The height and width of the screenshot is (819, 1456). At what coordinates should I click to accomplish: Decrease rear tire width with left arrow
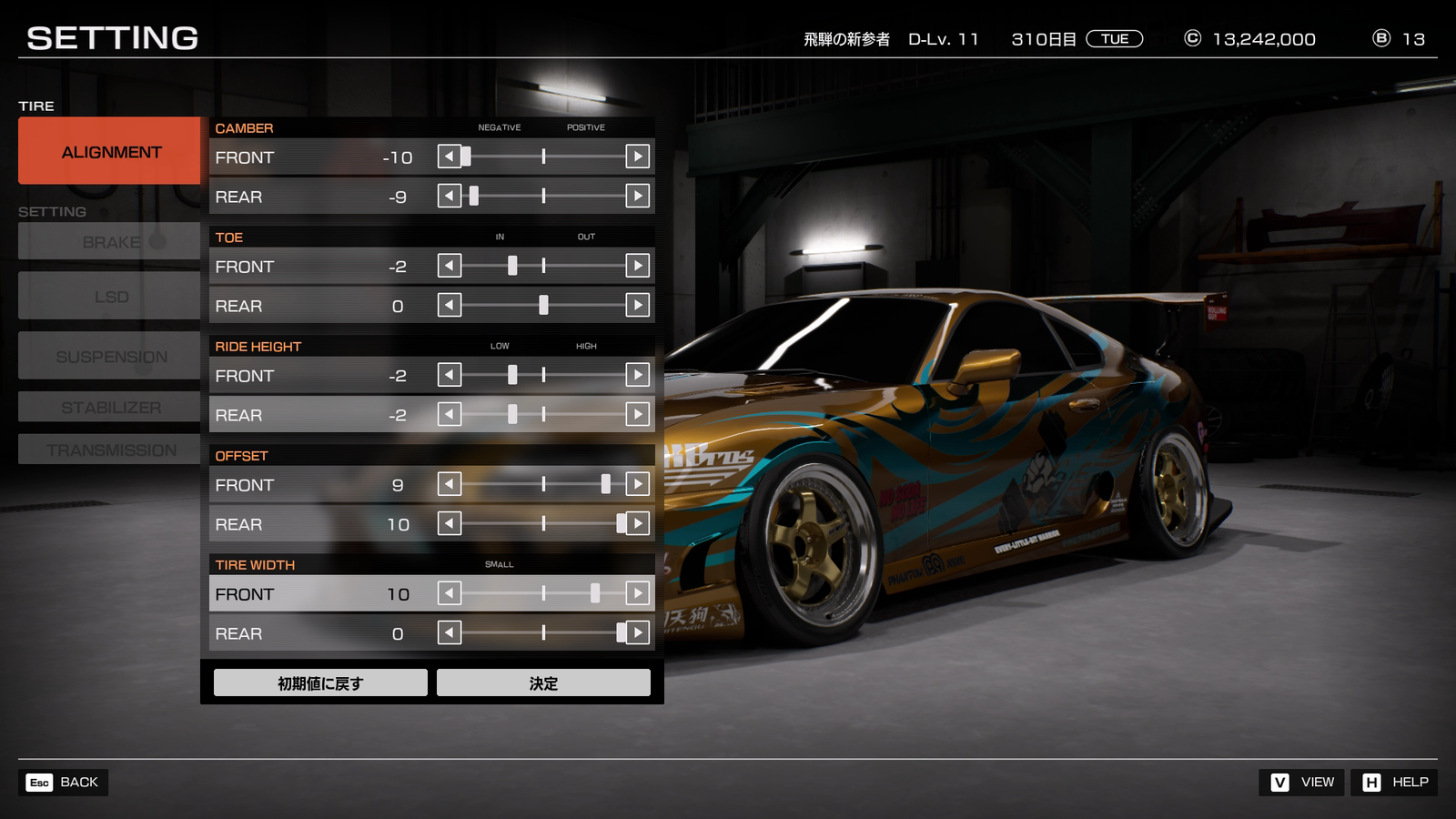[x=450, y=632]
